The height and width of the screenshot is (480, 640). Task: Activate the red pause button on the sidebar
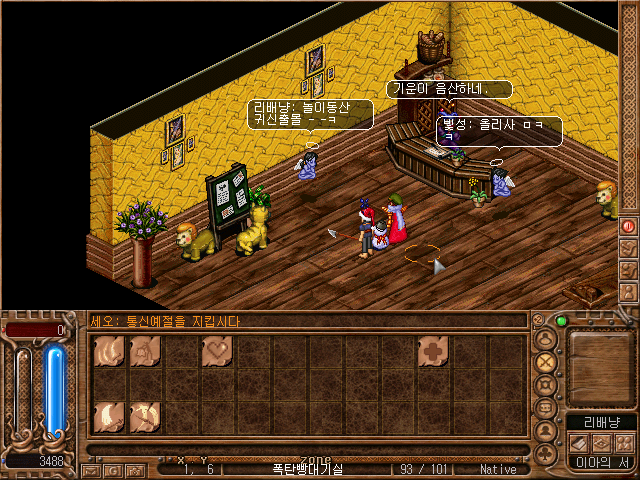tap(629, 226)
